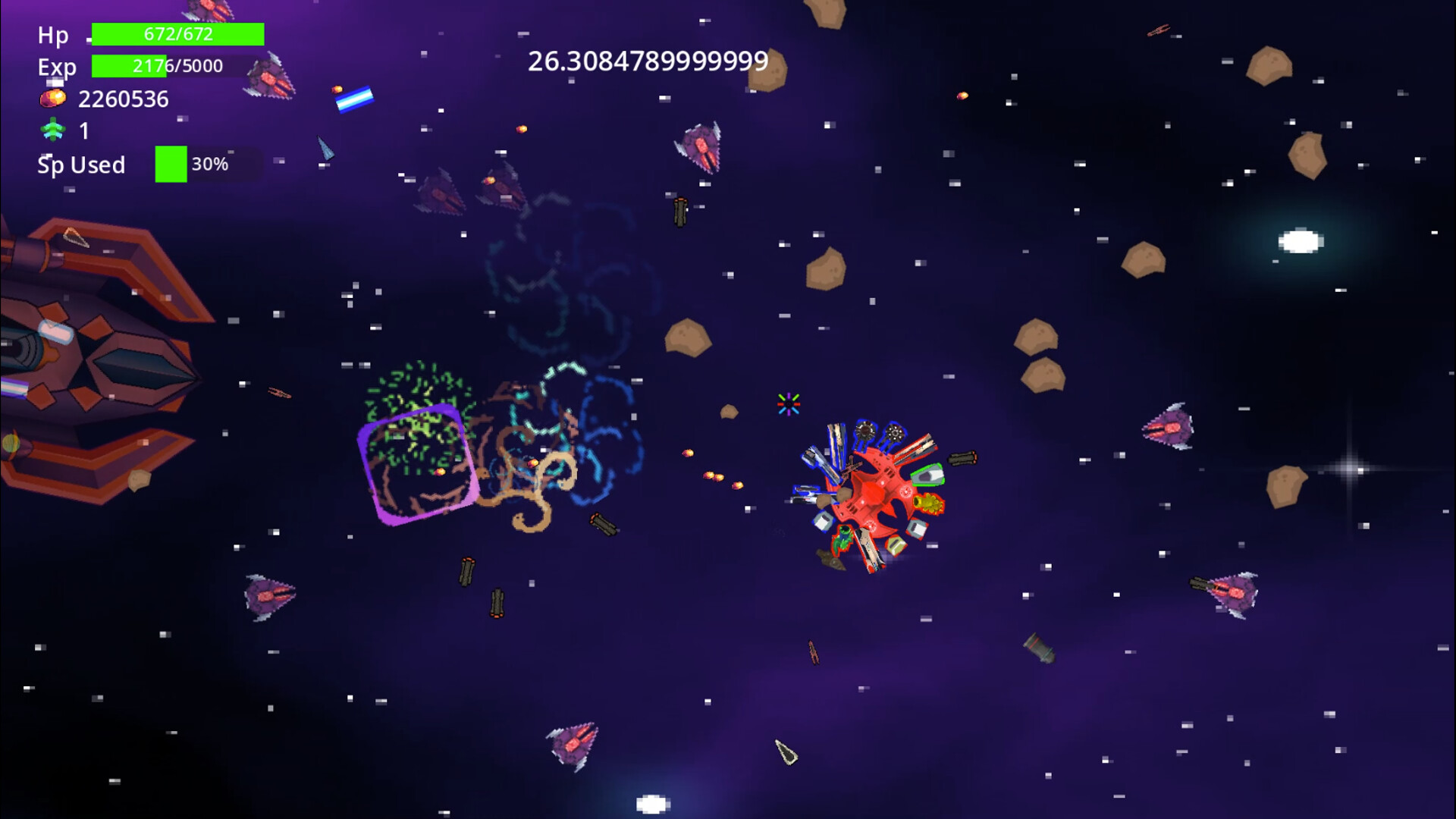Click the timer reading 26.308 at top center

(x=645, y=61)
